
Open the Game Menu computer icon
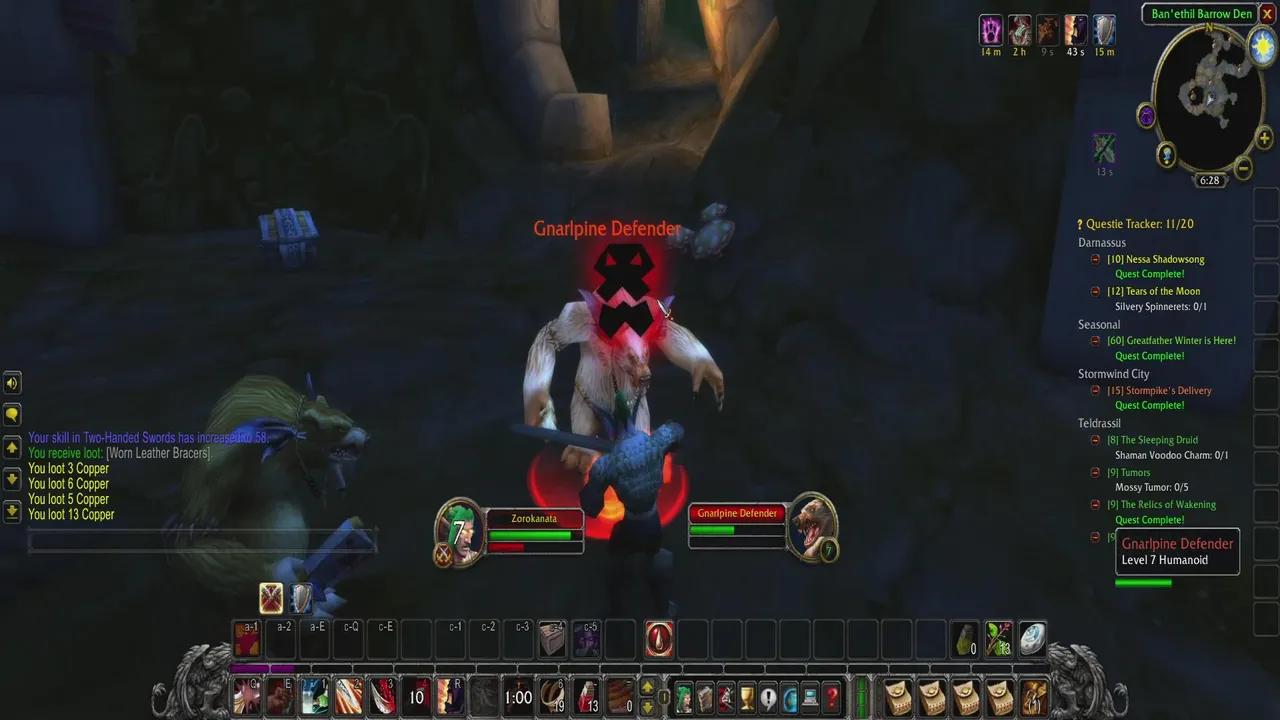coord(811,697)
